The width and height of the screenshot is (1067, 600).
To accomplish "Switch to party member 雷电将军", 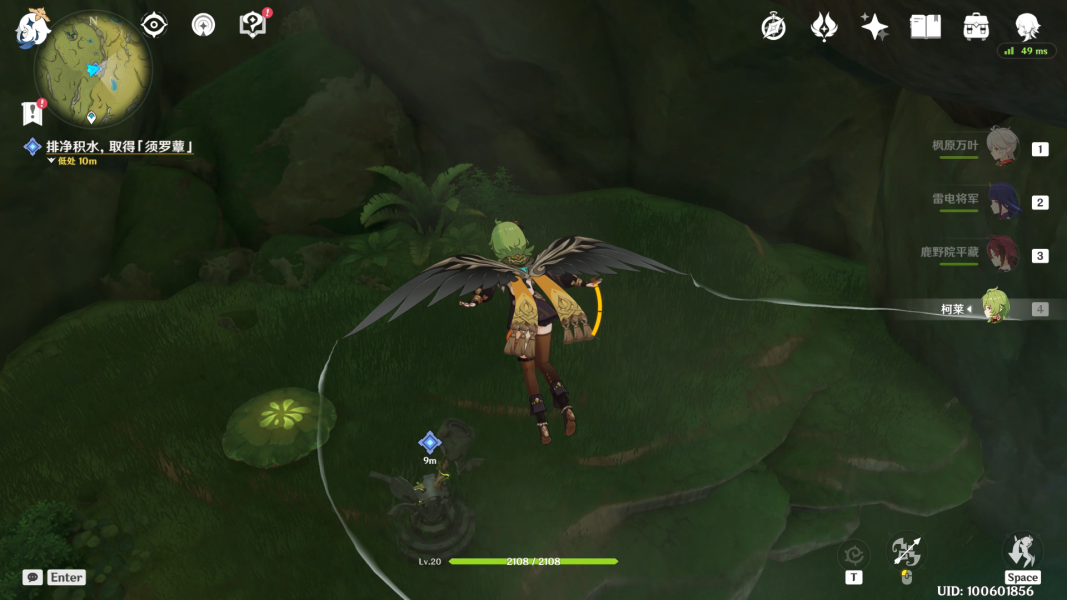I will [1001, 201].
